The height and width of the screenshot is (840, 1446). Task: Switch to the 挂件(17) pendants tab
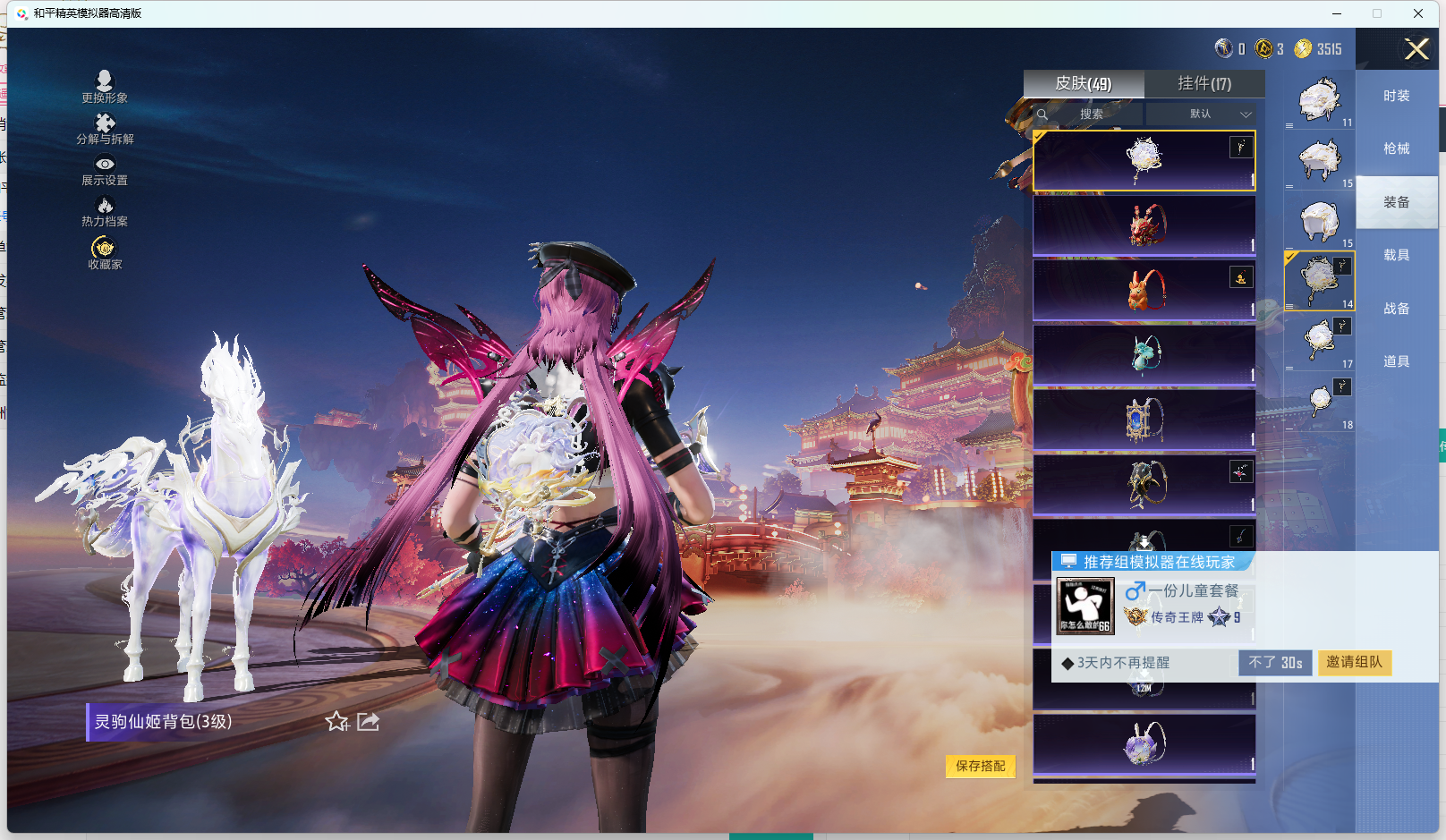pos(1204,83)
